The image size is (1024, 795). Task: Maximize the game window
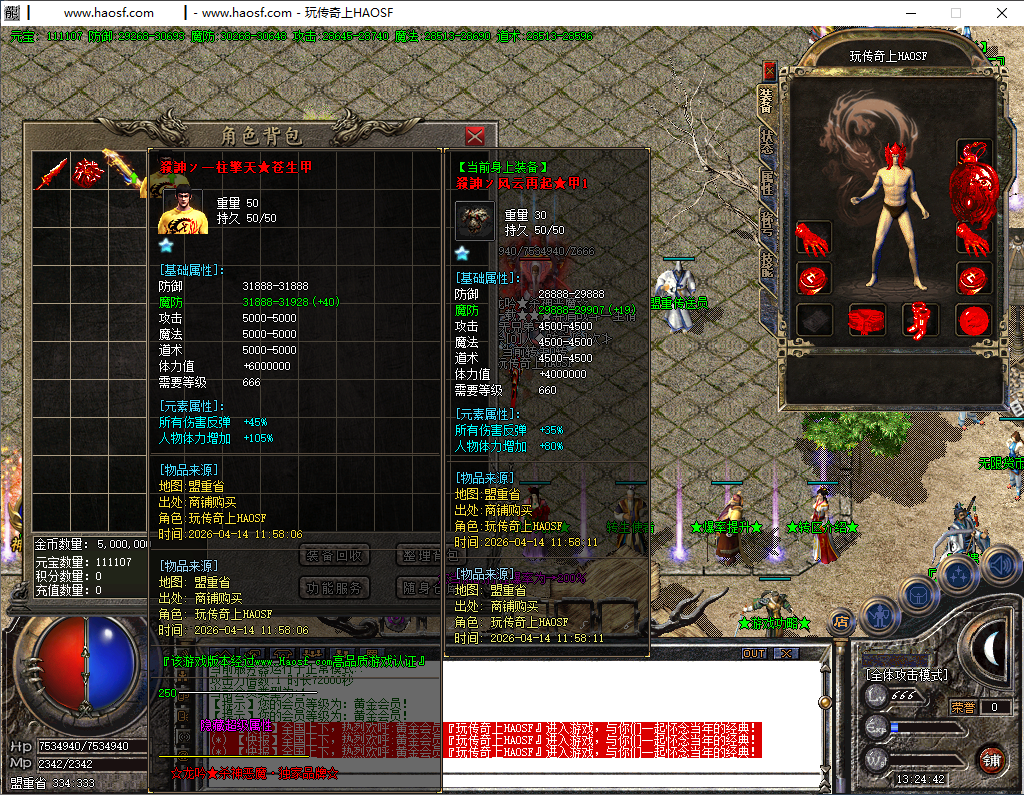[x=955, y=13]
